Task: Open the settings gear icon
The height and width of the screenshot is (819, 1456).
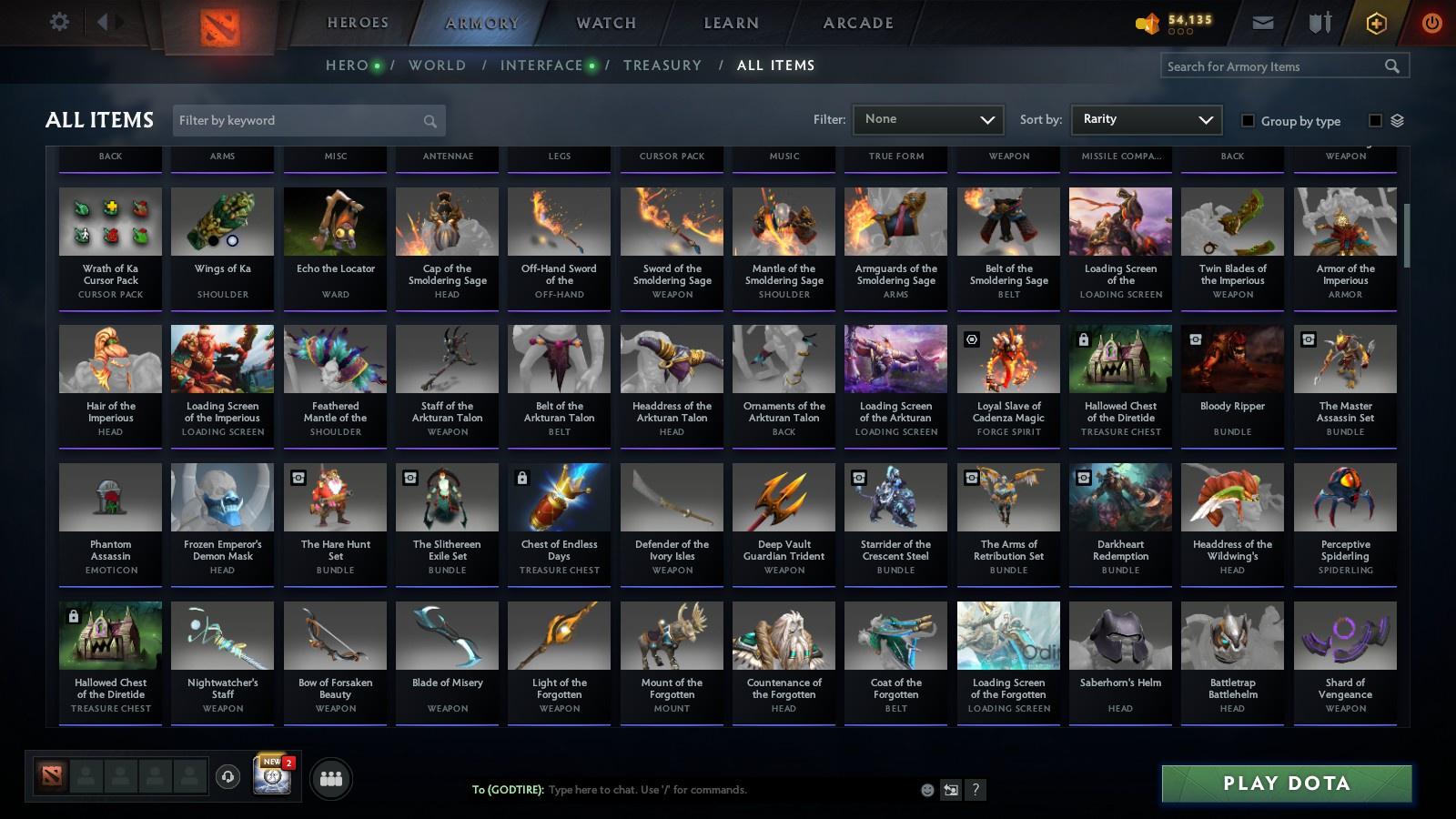Action: 58,23
